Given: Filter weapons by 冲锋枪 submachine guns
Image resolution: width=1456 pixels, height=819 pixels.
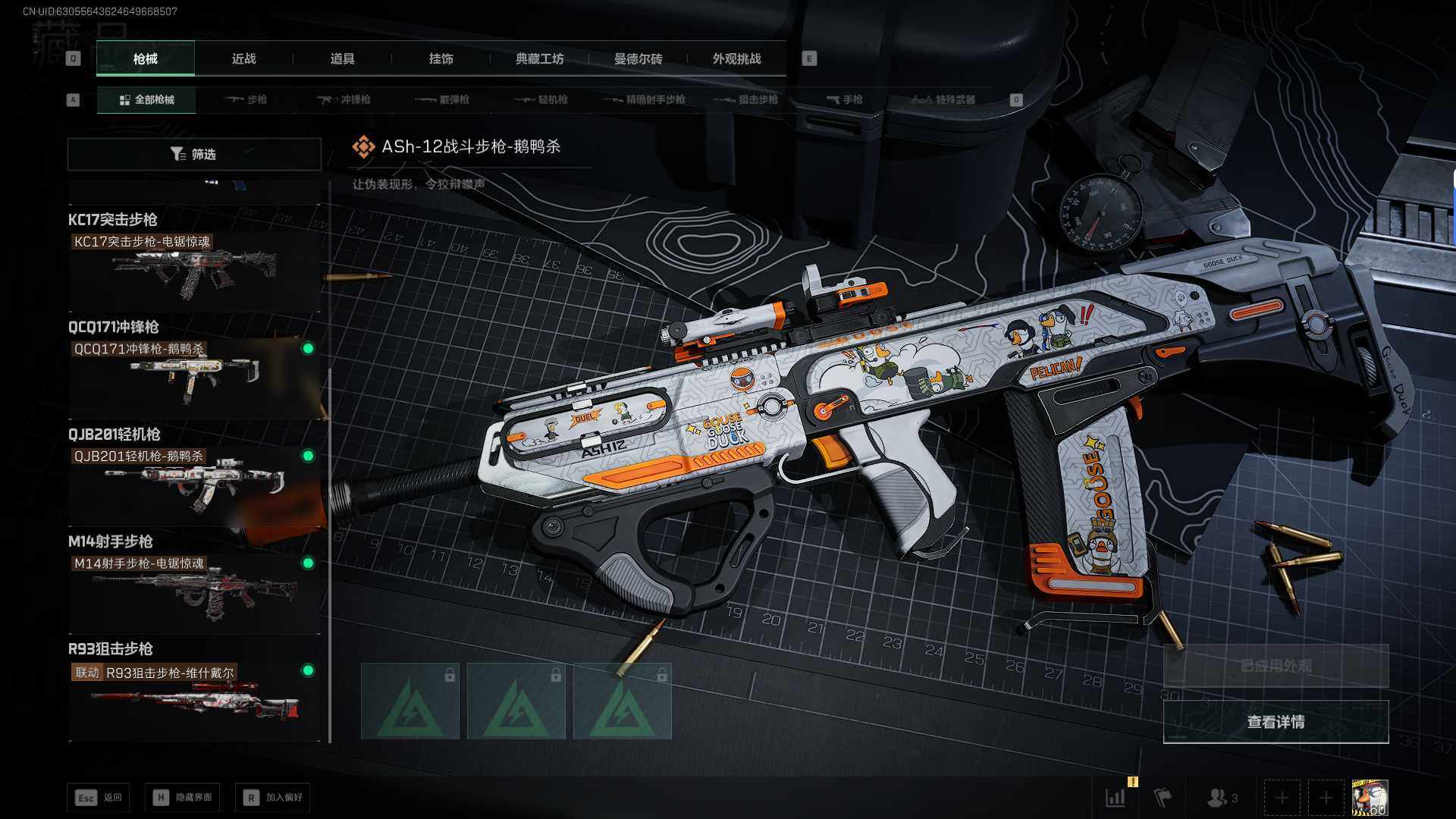Looking at the screenshot, I should pyautogui.click(x=345, y=99).
